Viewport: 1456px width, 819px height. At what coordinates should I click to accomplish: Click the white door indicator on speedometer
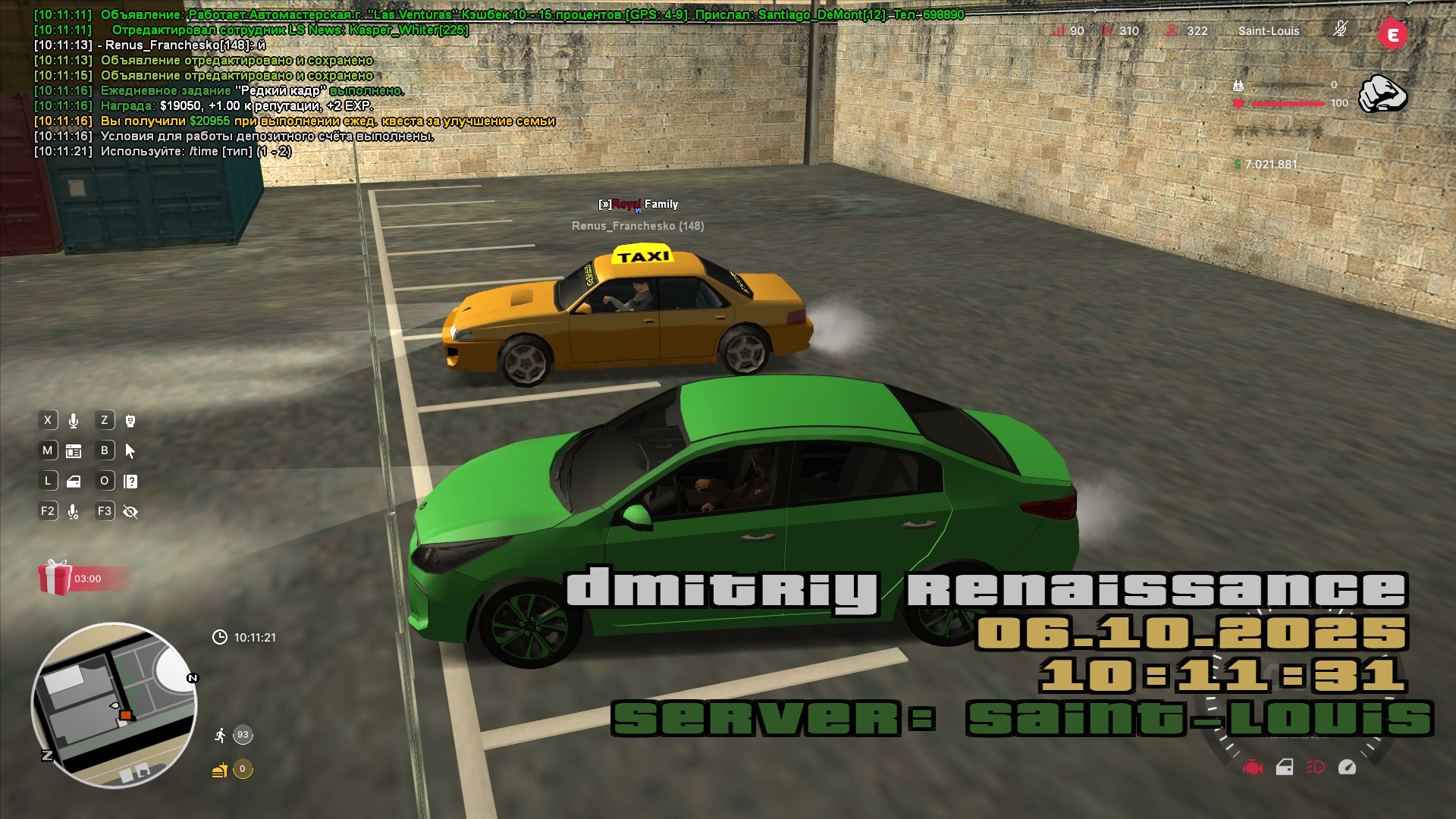(1285, 767)
